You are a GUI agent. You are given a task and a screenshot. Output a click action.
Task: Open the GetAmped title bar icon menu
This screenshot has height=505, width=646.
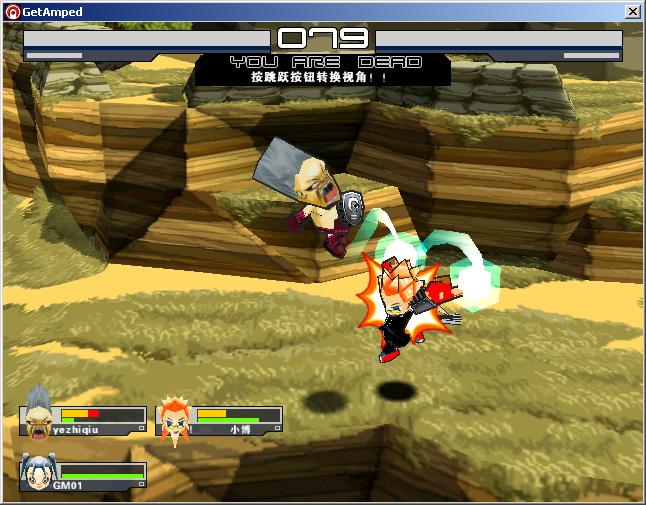[x=12, y=12]
